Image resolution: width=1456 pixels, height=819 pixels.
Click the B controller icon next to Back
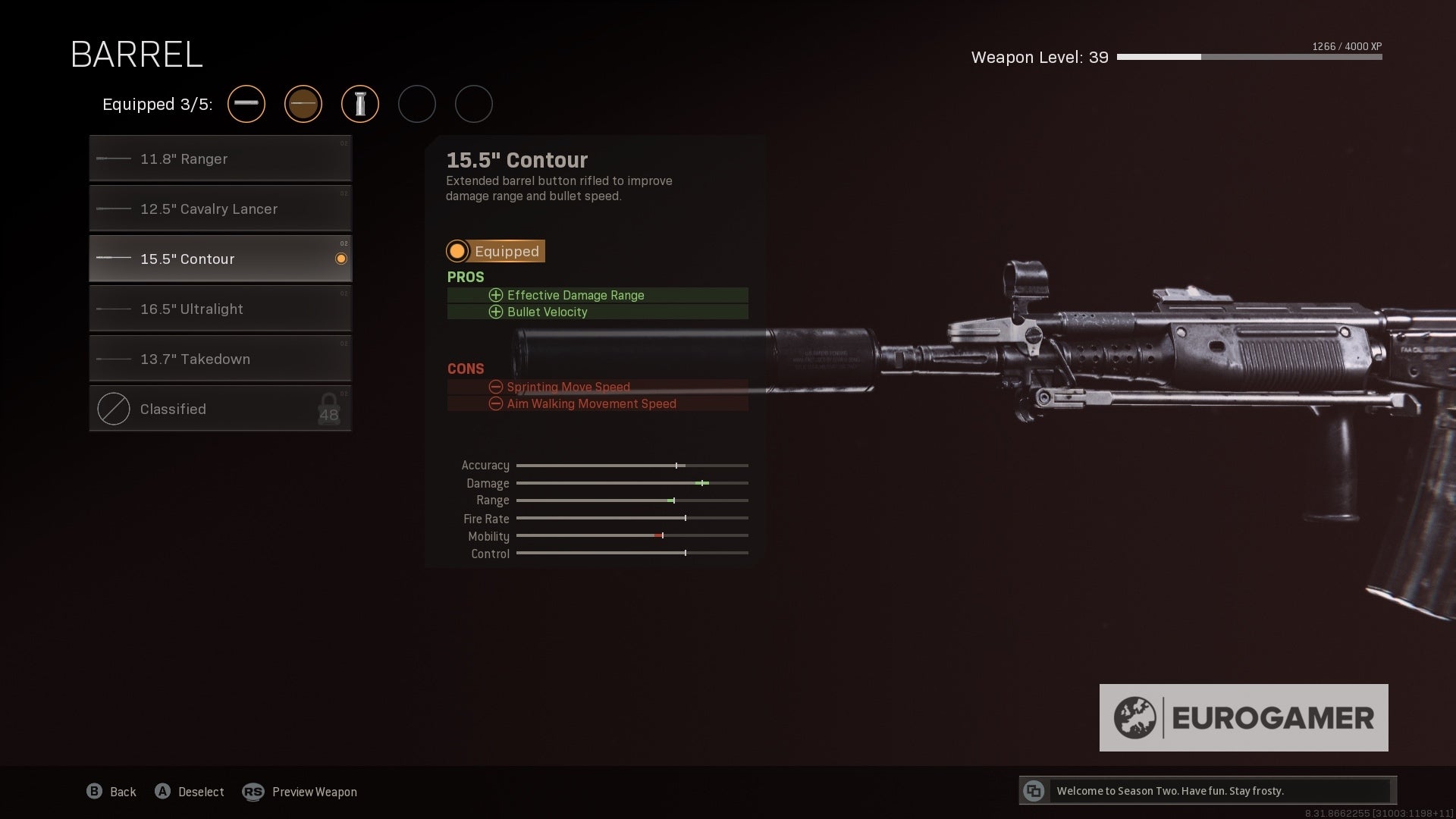tap(94, 791)
